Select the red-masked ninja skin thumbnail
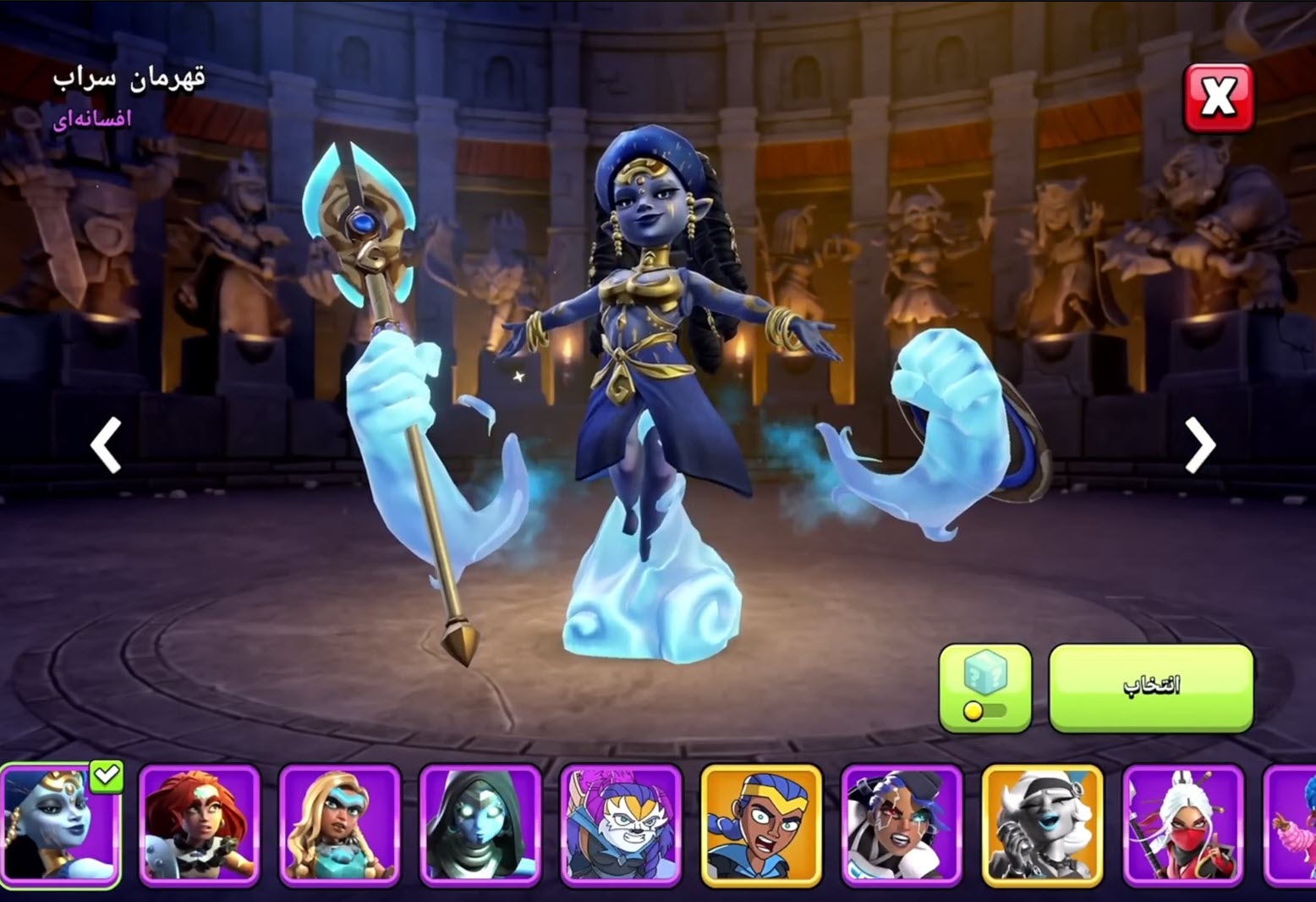Screen dimensions: 1316x902 point(1182,825)
